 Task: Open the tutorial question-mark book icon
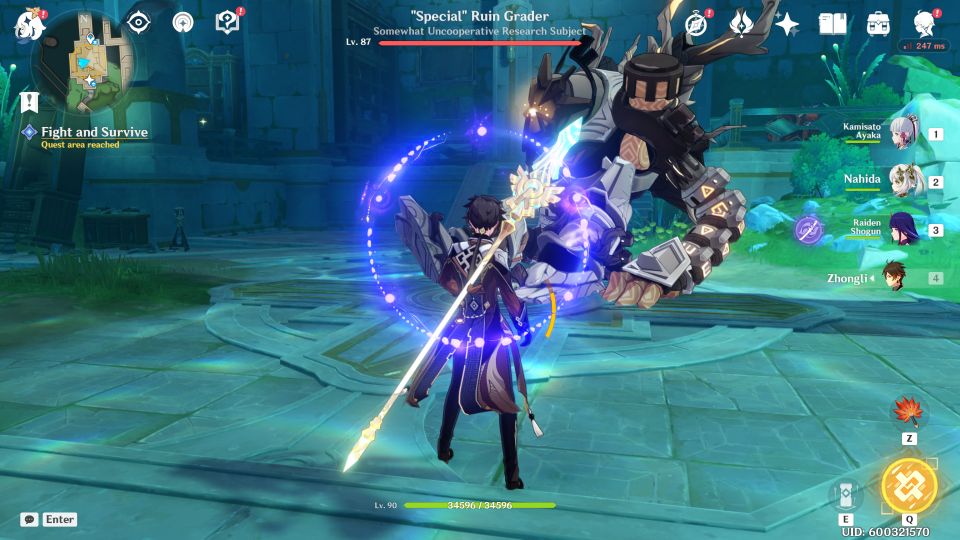coord(227,22)
